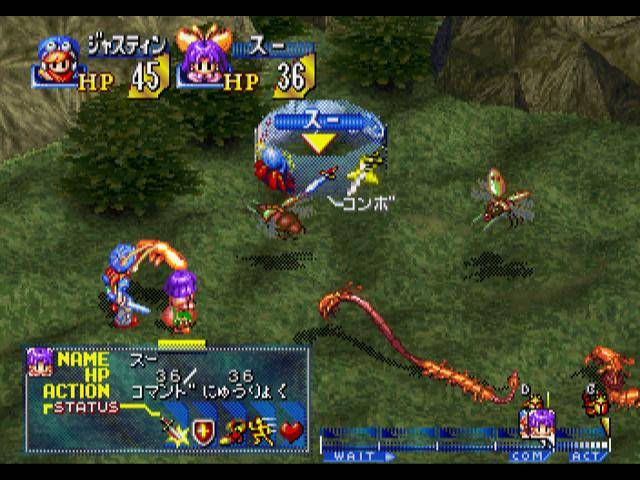This screenshot has width=640, height=480.
Task: Click Sue's small portrait in the status panel
Action: pos(40,360)
